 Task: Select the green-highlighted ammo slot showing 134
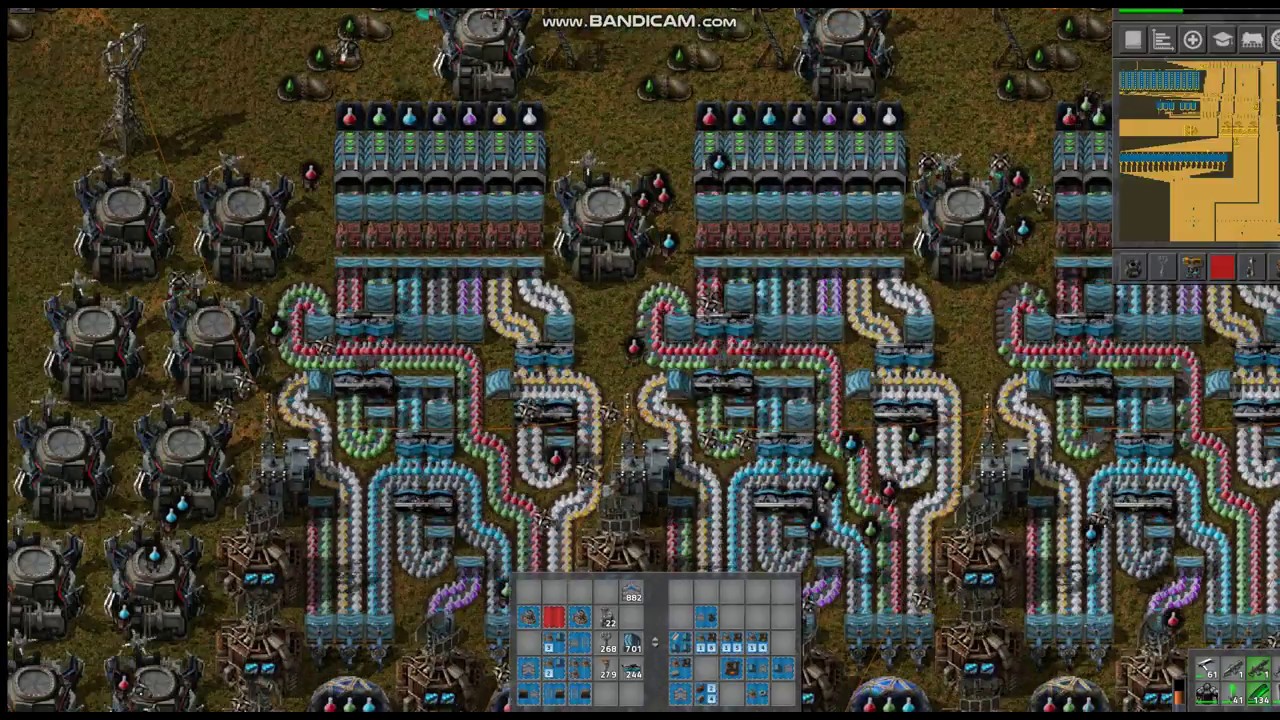coord(1257,695)
